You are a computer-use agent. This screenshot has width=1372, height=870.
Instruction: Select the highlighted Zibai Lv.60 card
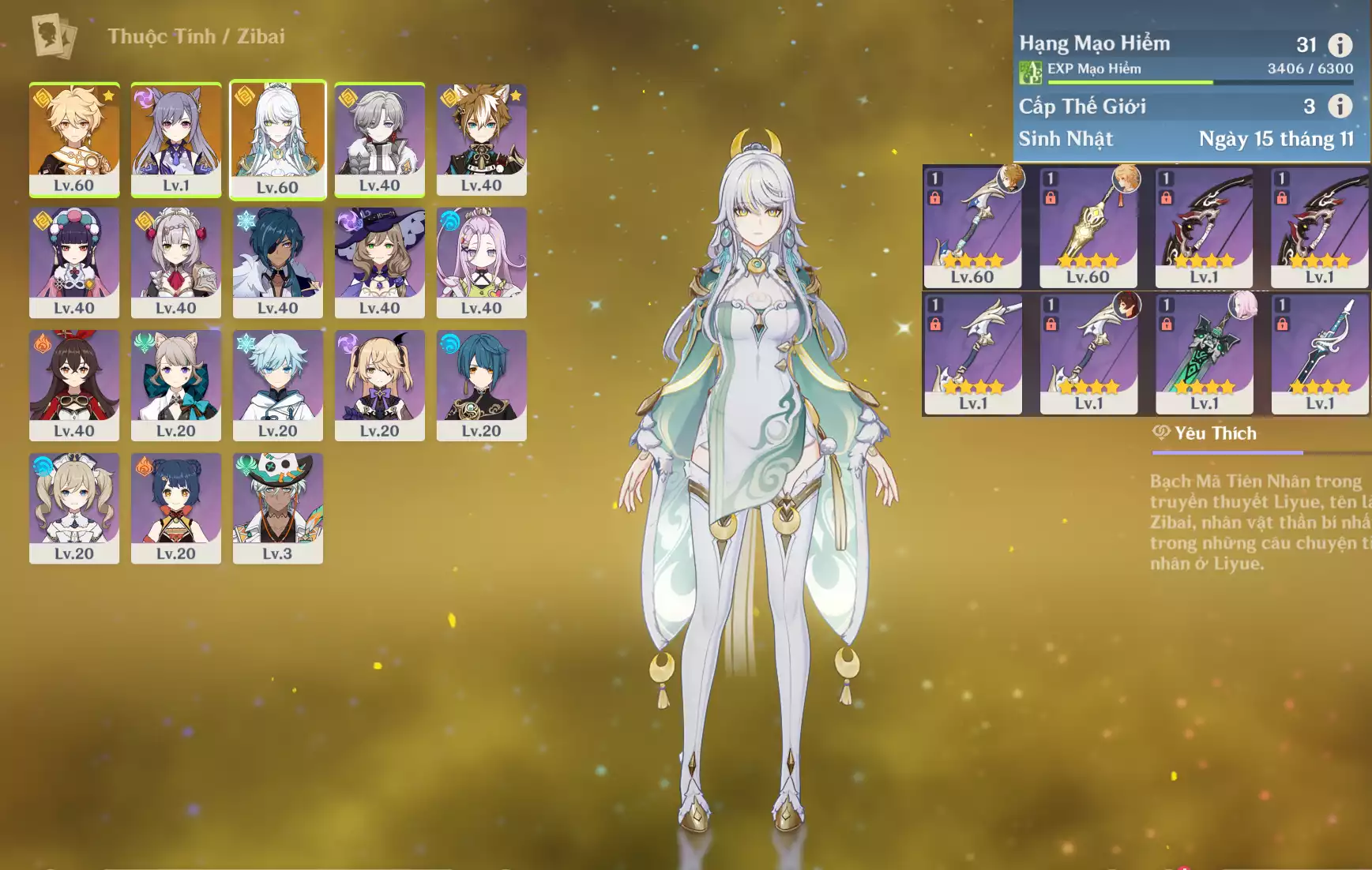click(277, 139)
